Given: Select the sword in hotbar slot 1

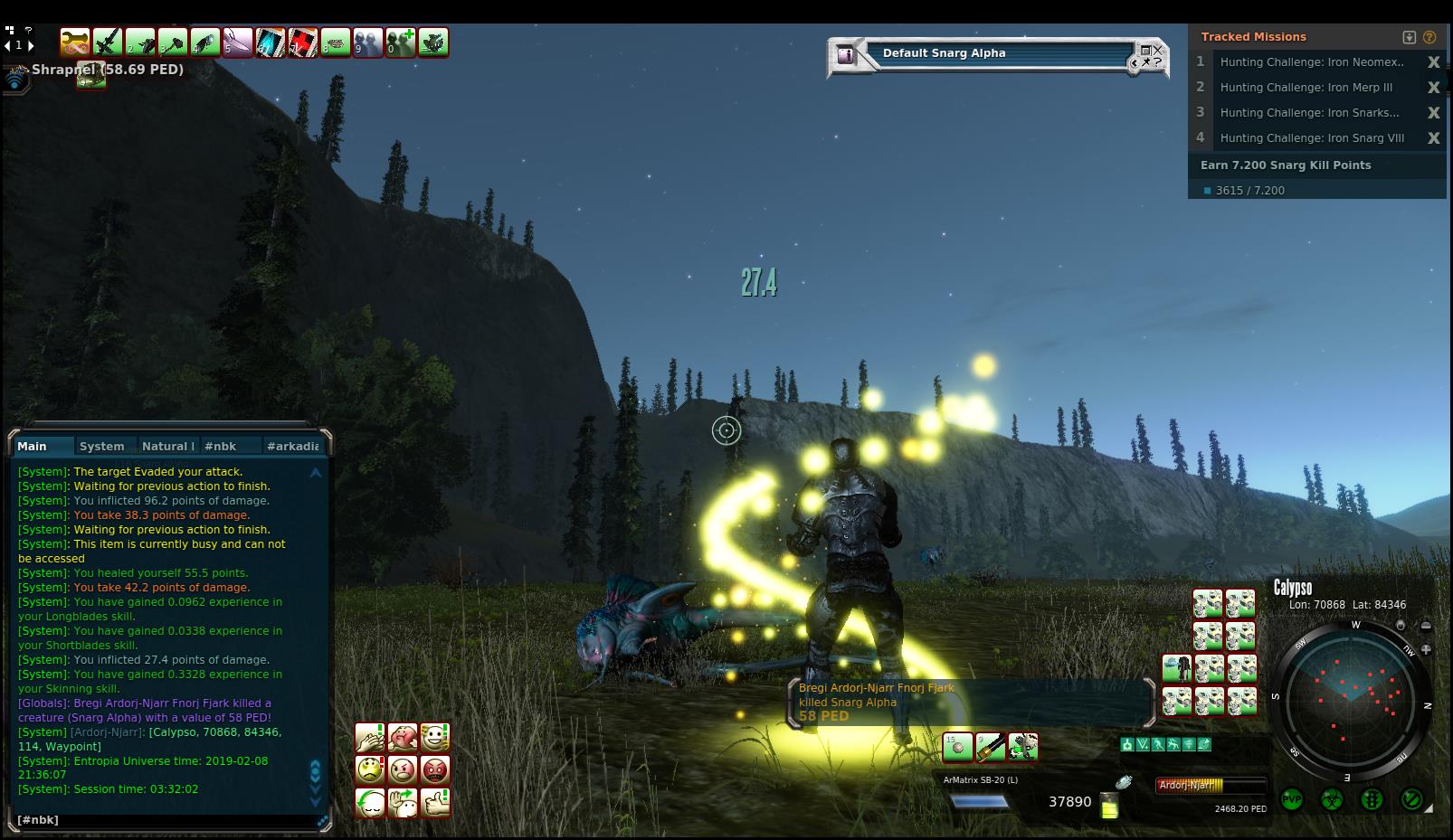Looking at the screenshot, I should click(108, 42).
